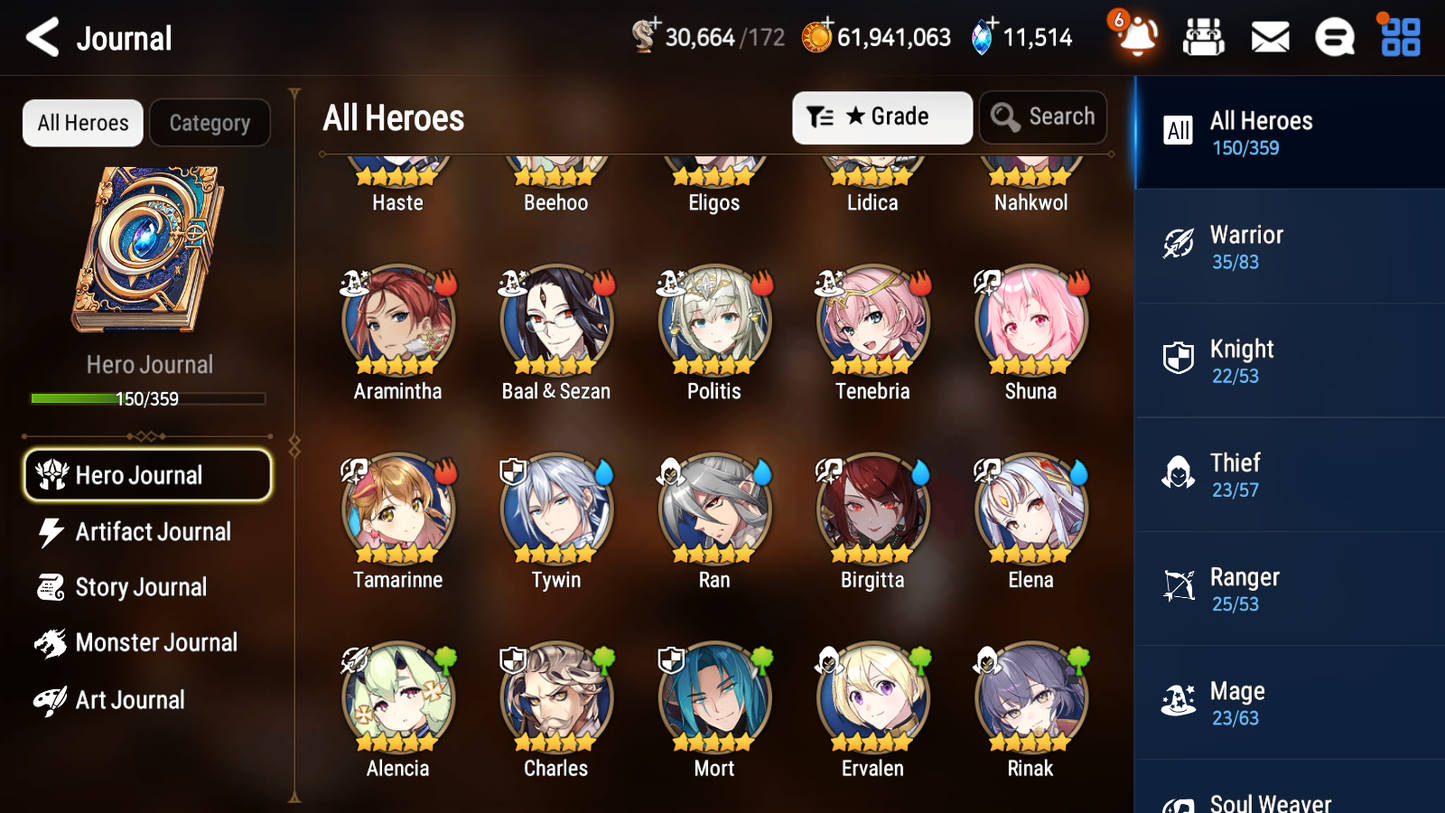Open the mailbox envelope icon

click(x=1269, y=36)
